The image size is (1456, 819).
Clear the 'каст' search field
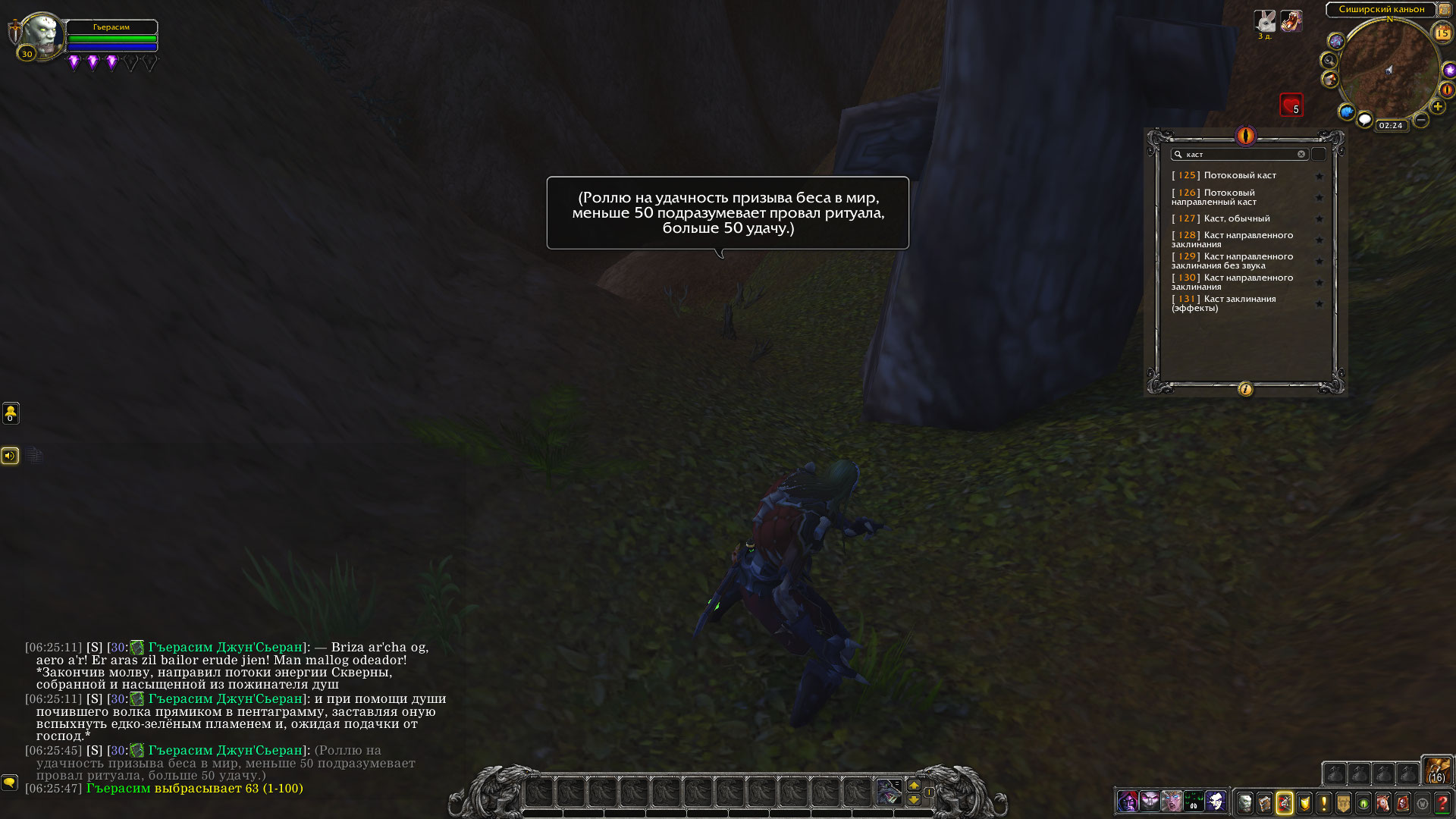[1301, 154]
